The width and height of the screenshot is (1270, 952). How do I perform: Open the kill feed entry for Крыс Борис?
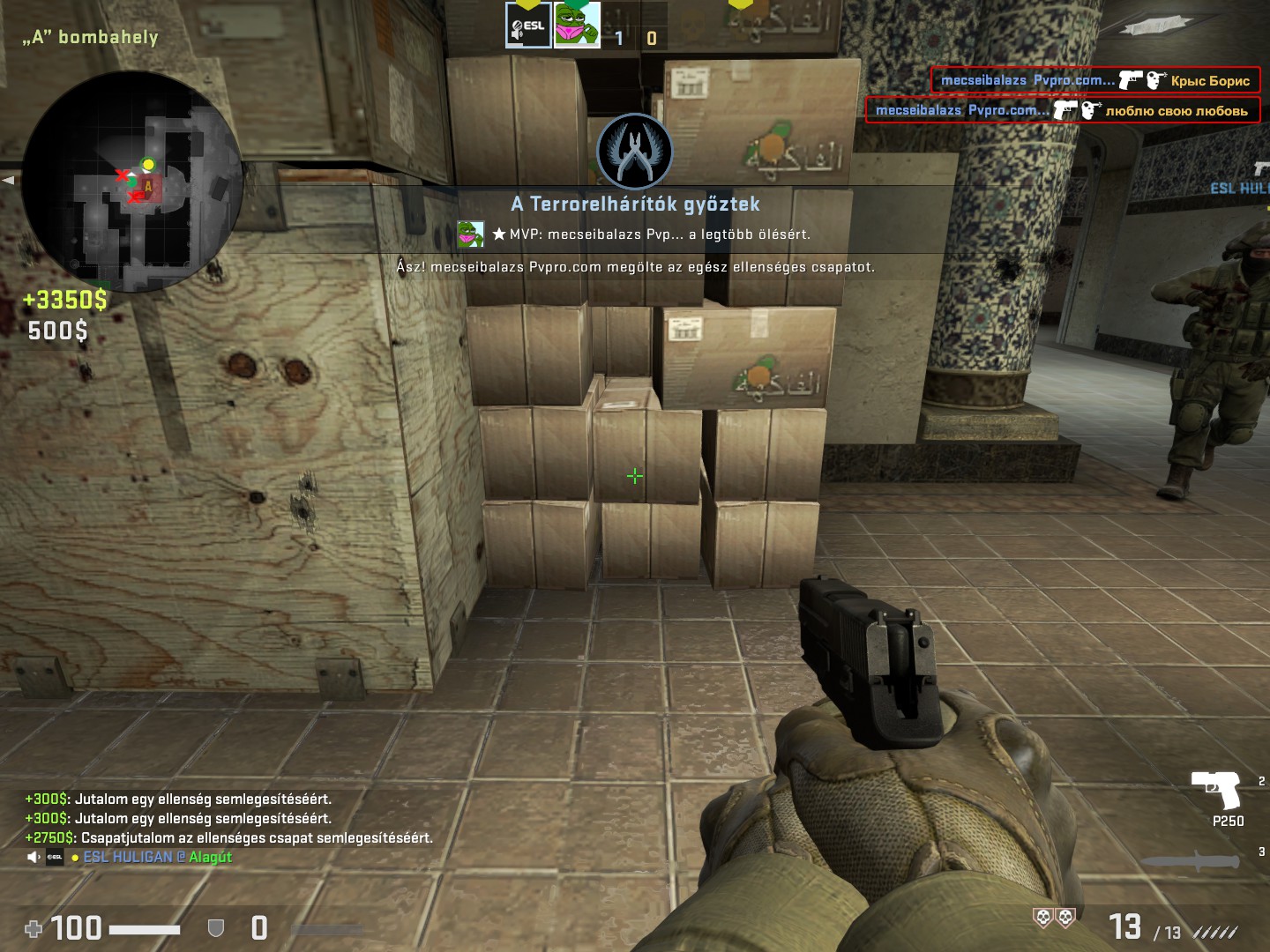point(1094,80)
